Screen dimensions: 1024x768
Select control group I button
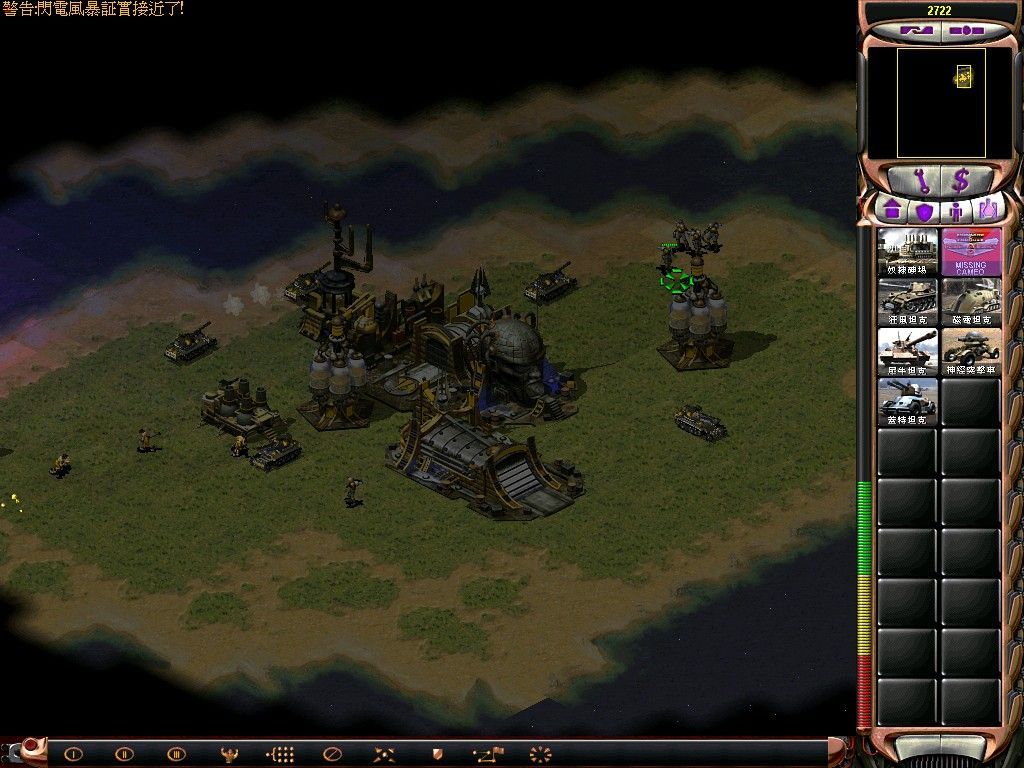tap(73, 754)
